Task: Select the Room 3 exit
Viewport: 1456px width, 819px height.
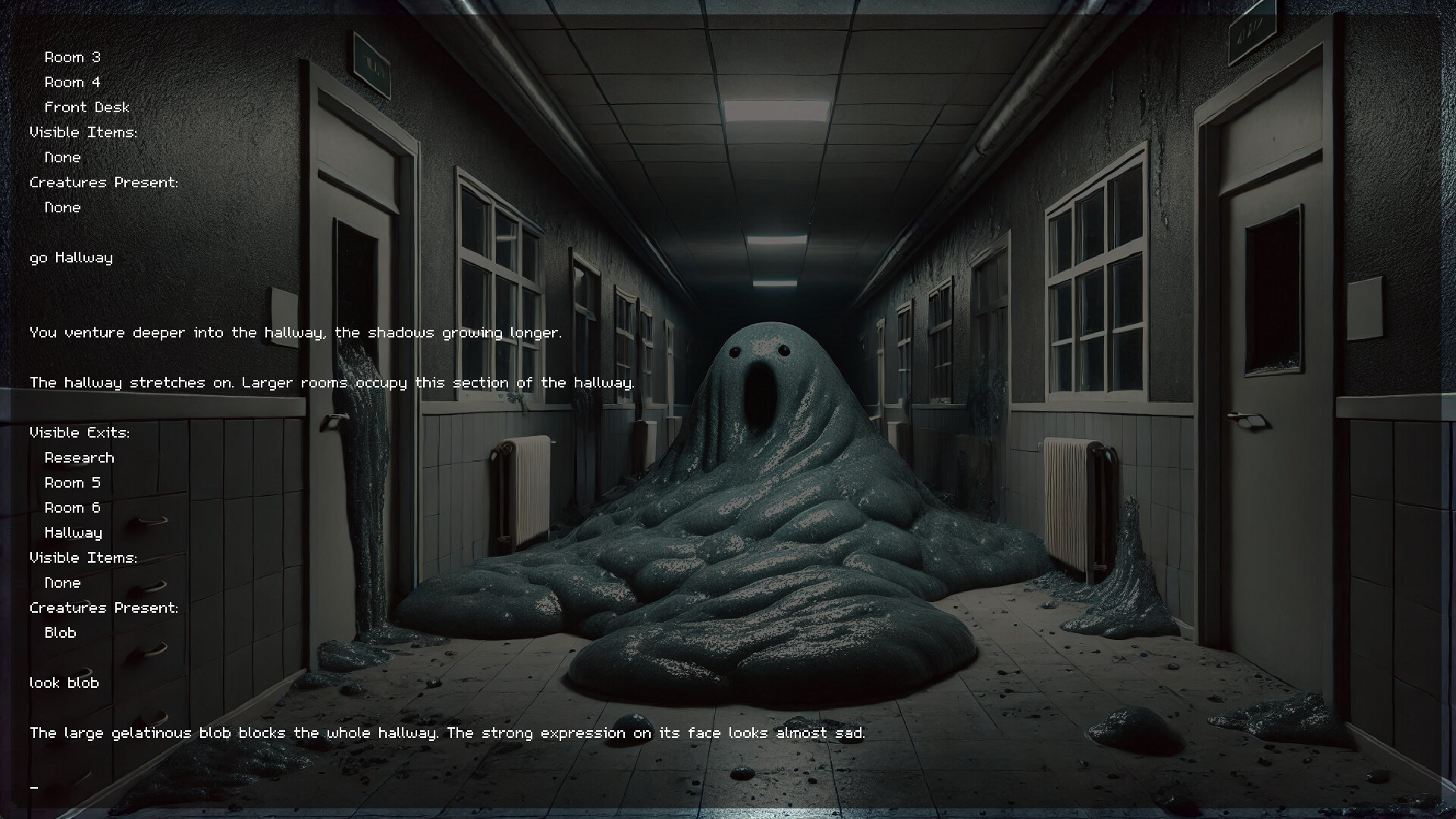Action: click(x=72, y=56)
